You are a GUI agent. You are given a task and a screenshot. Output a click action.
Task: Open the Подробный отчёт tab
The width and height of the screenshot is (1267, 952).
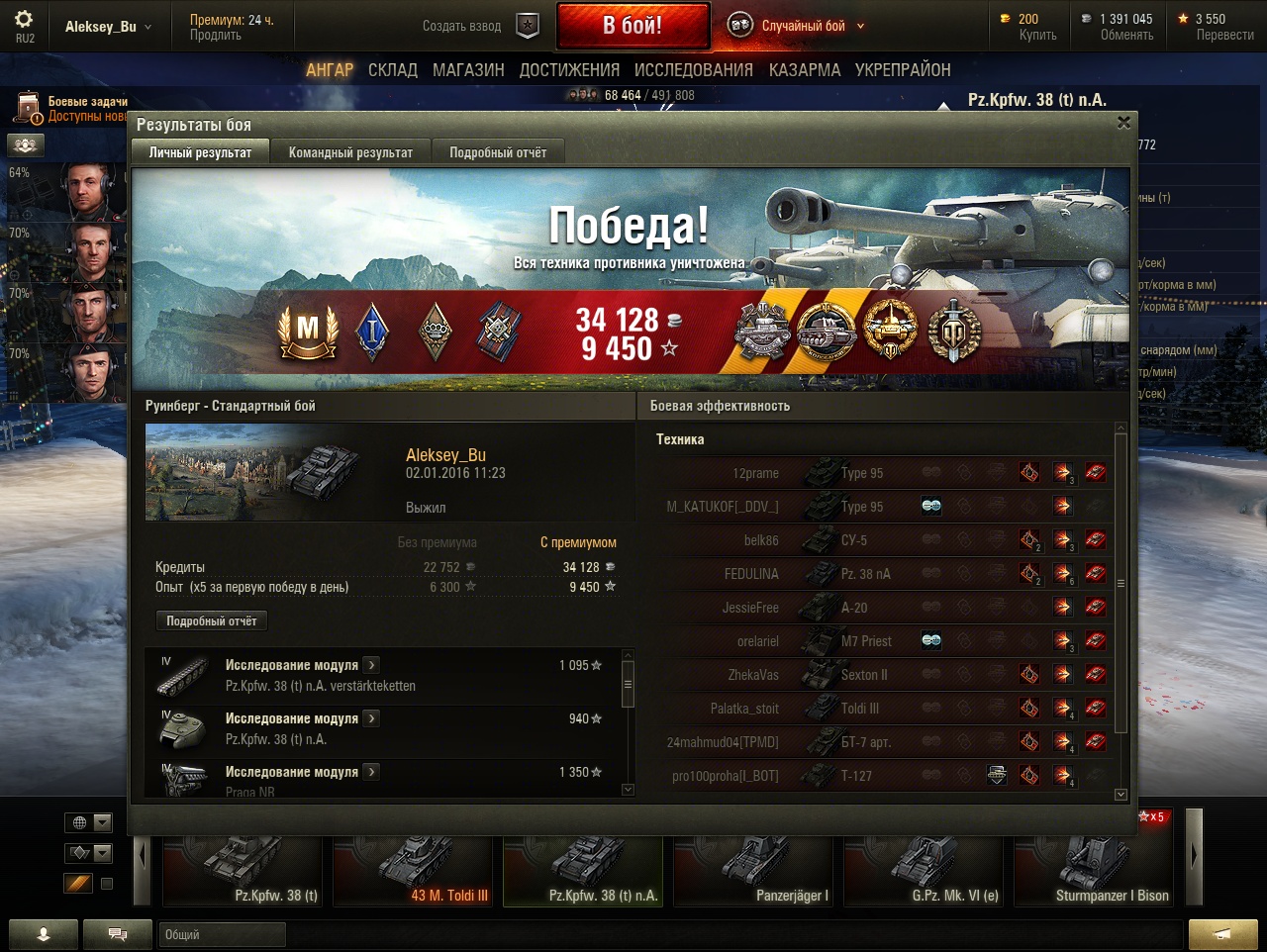coord(498,152)
